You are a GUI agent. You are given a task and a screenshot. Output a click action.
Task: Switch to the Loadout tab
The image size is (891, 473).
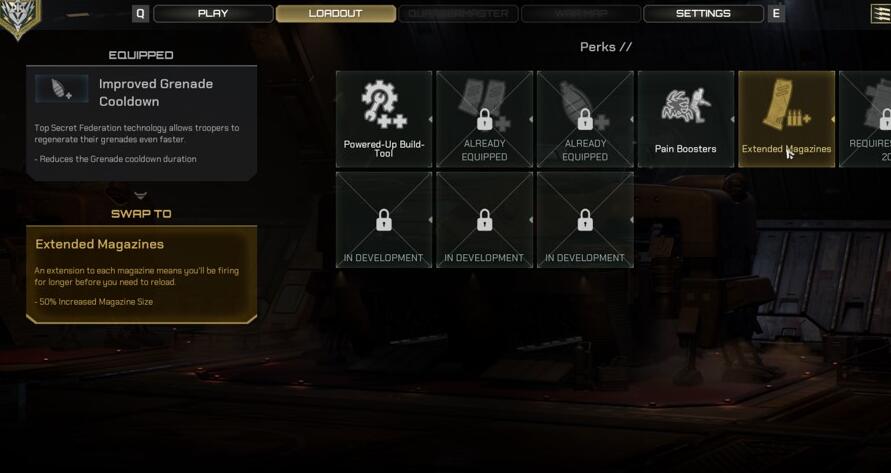[335, 14]
